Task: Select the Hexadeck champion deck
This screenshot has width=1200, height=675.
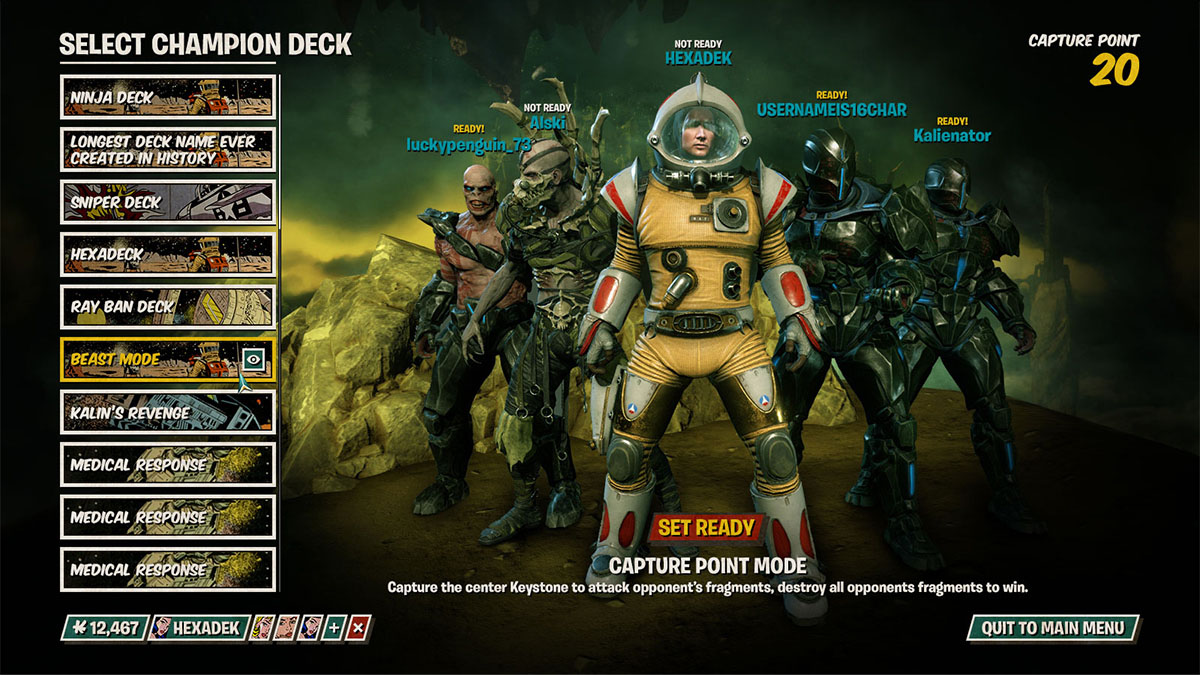Action: [168, 254]
